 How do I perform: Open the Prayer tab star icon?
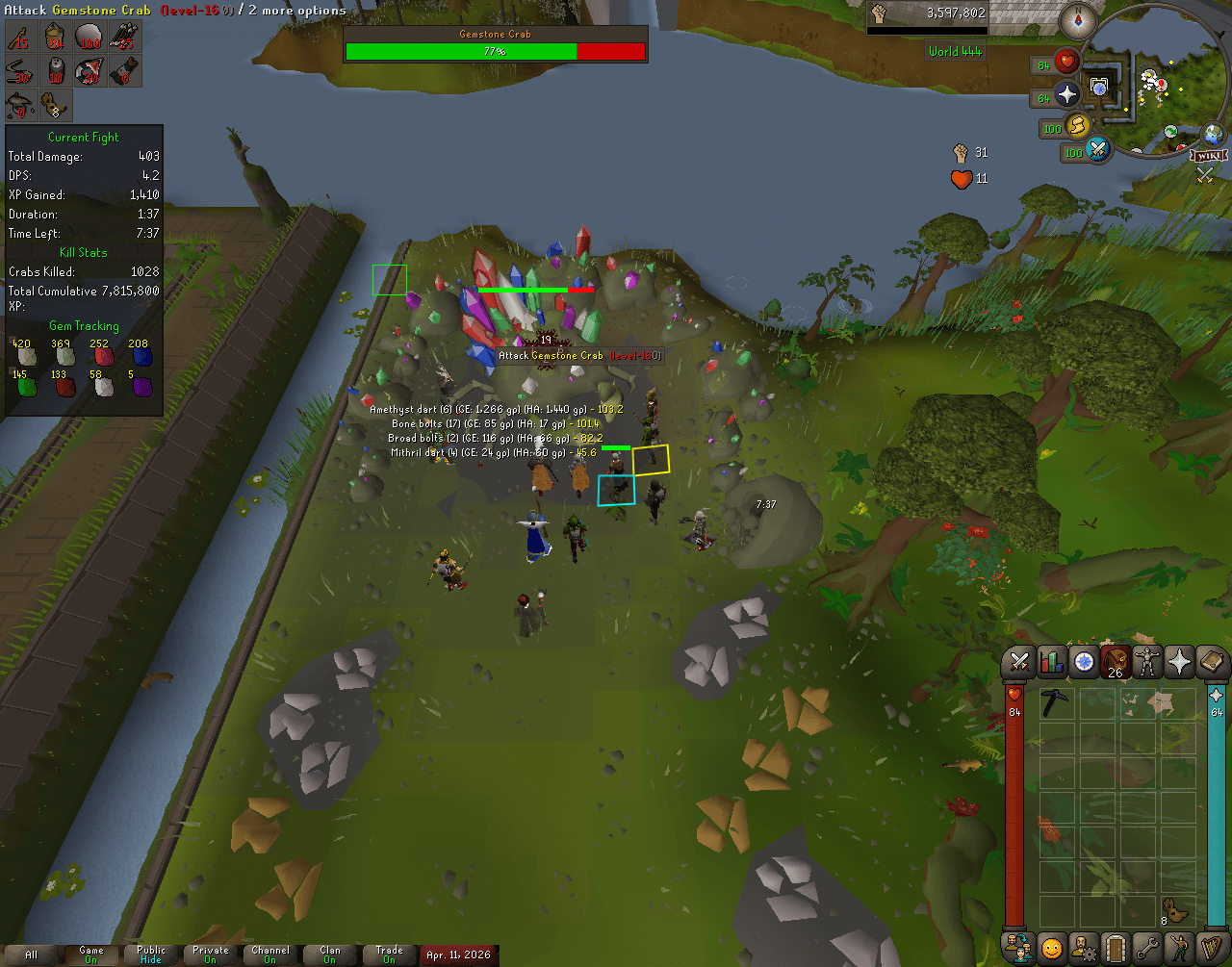[1178, 662]
